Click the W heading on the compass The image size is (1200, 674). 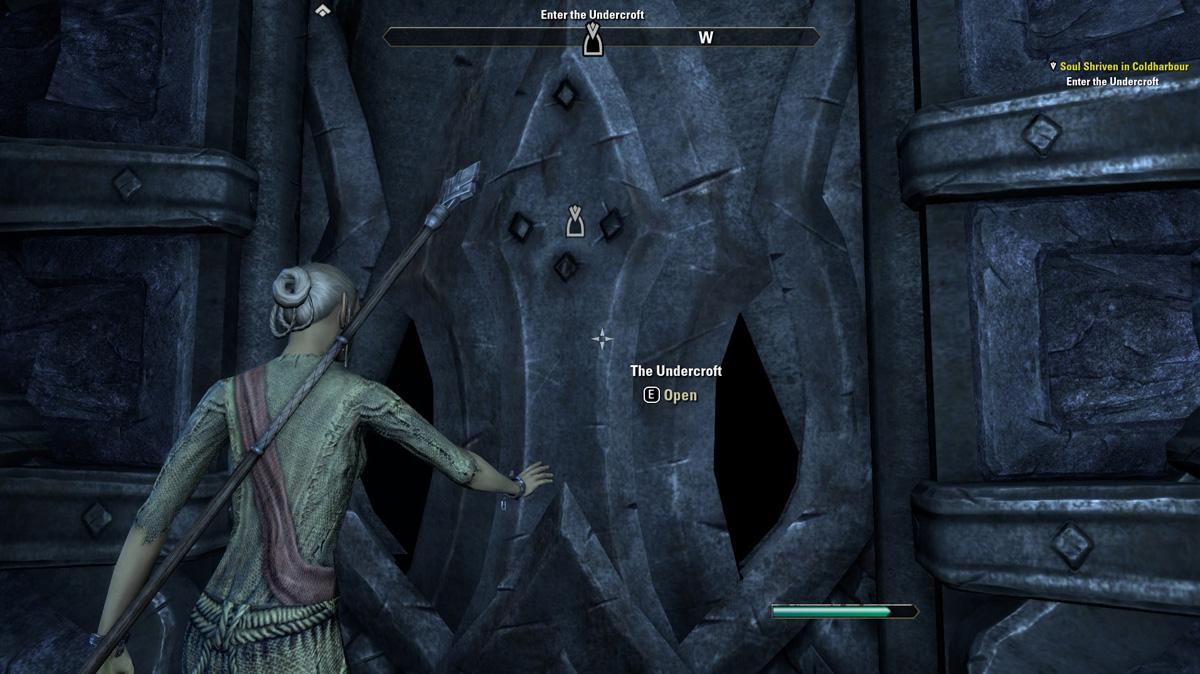705,38
